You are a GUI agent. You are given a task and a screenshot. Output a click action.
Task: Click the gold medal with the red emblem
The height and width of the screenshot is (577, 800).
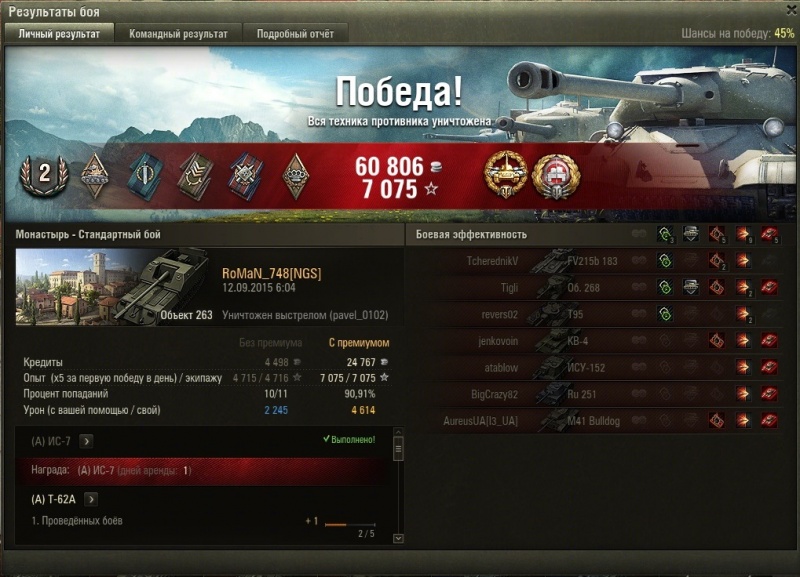[x=552, y=174]
